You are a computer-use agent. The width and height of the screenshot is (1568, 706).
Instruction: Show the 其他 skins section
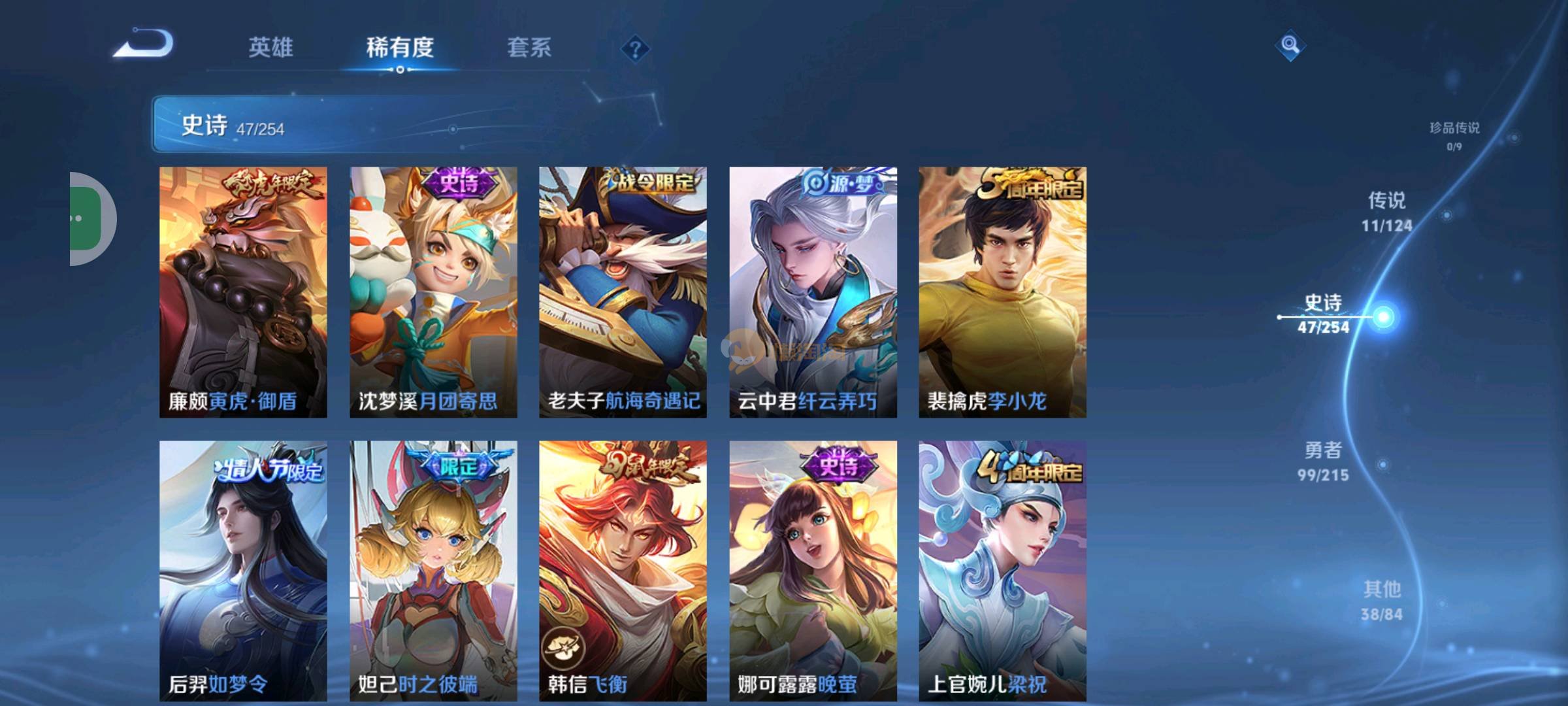coord(1382,600)
